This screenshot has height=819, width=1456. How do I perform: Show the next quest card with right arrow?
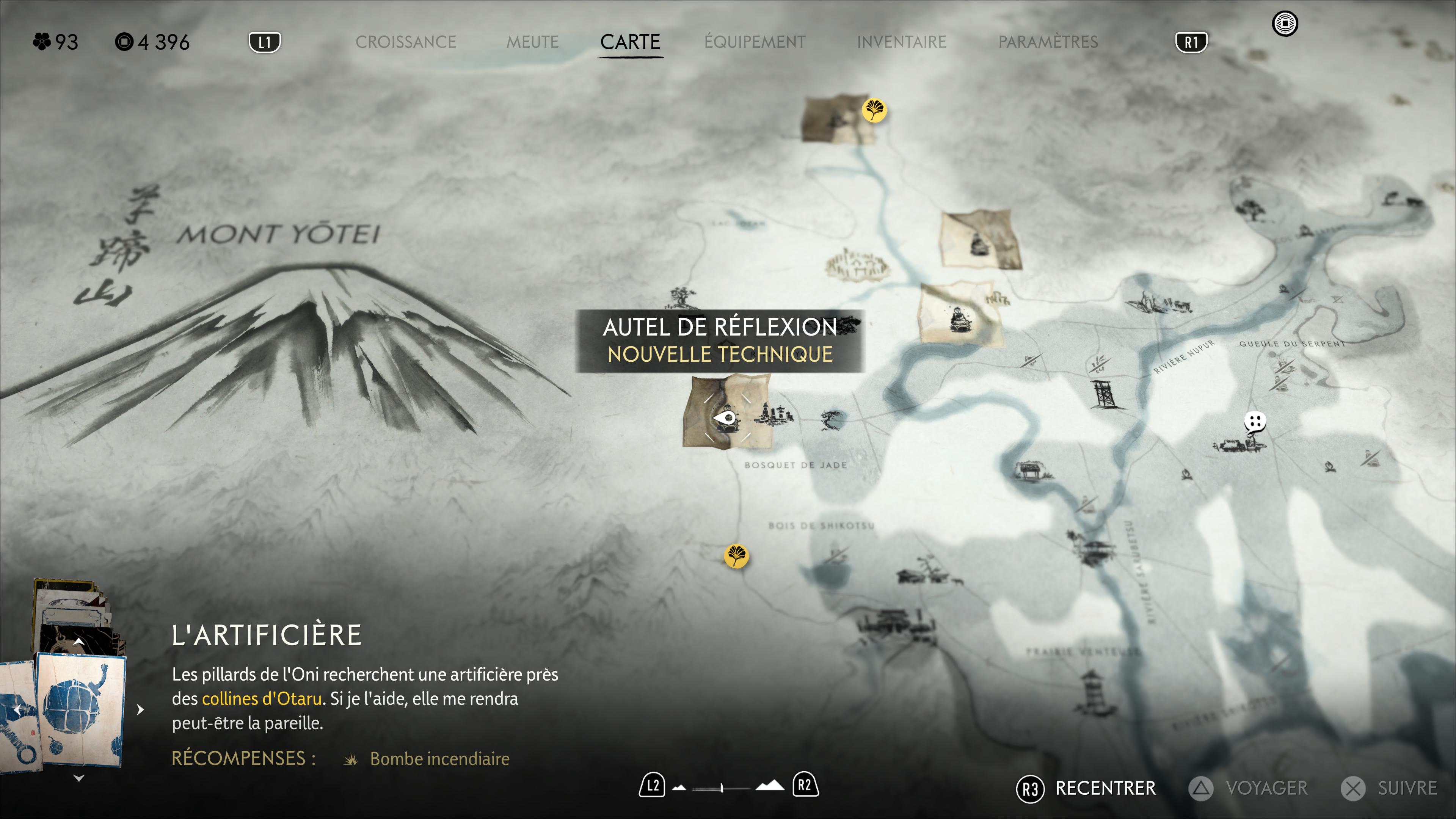[x=141, y=709]
